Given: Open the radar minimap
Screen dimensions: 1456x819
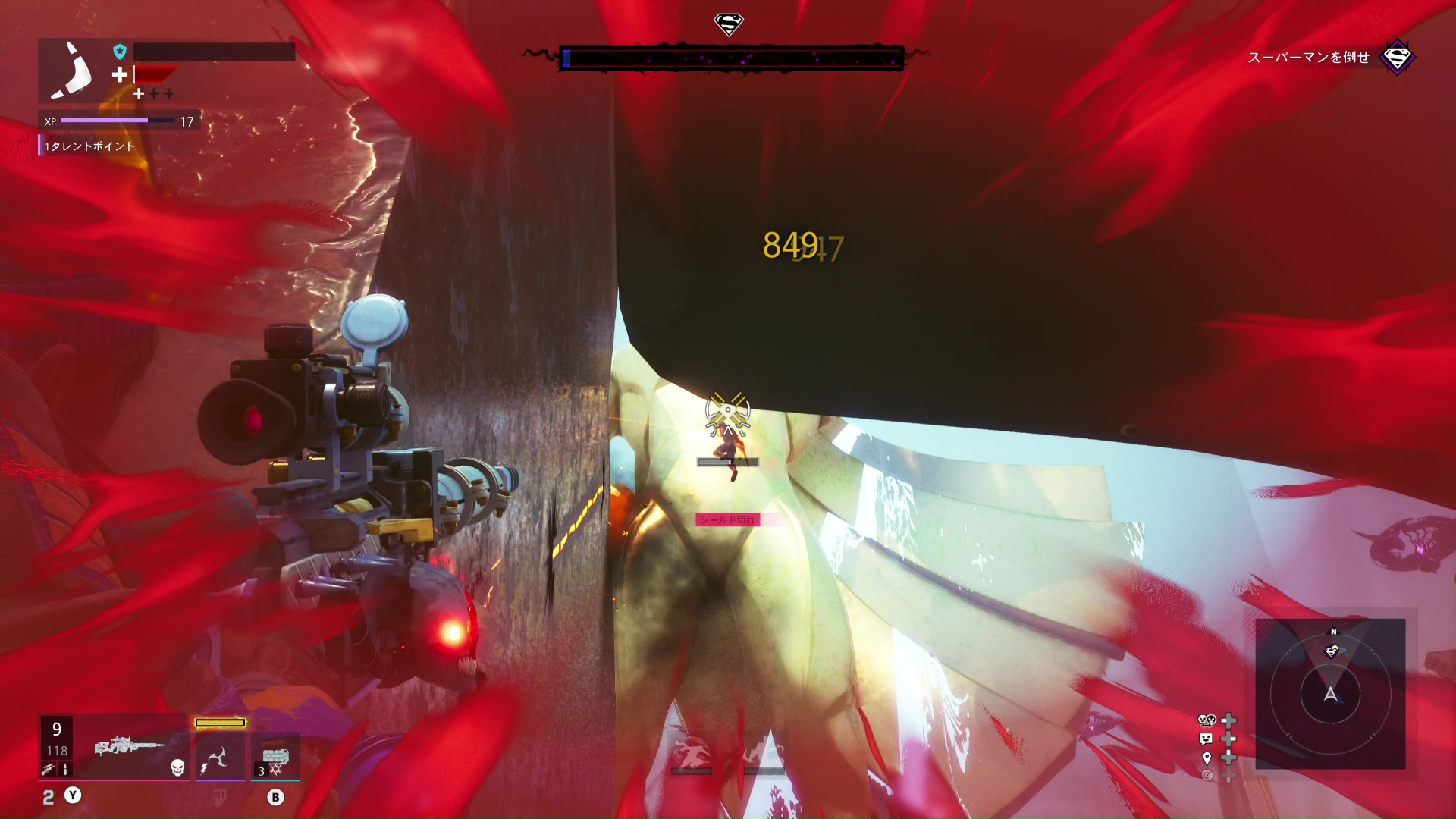Looking at the screenshot, I should click(1330, 693).
